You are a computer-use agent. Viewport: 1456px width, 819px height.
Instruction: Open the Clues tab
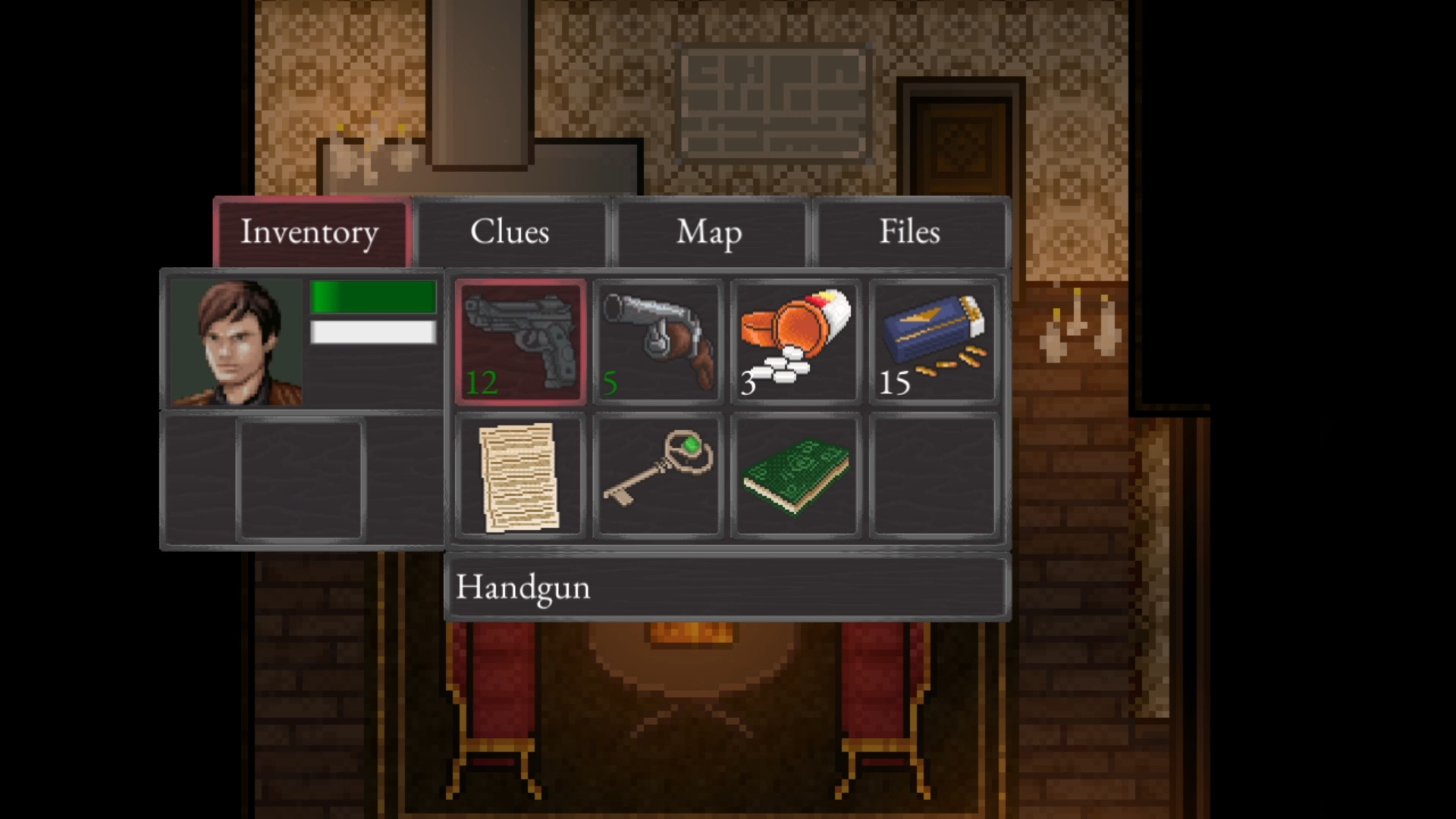tap(510, 232)
